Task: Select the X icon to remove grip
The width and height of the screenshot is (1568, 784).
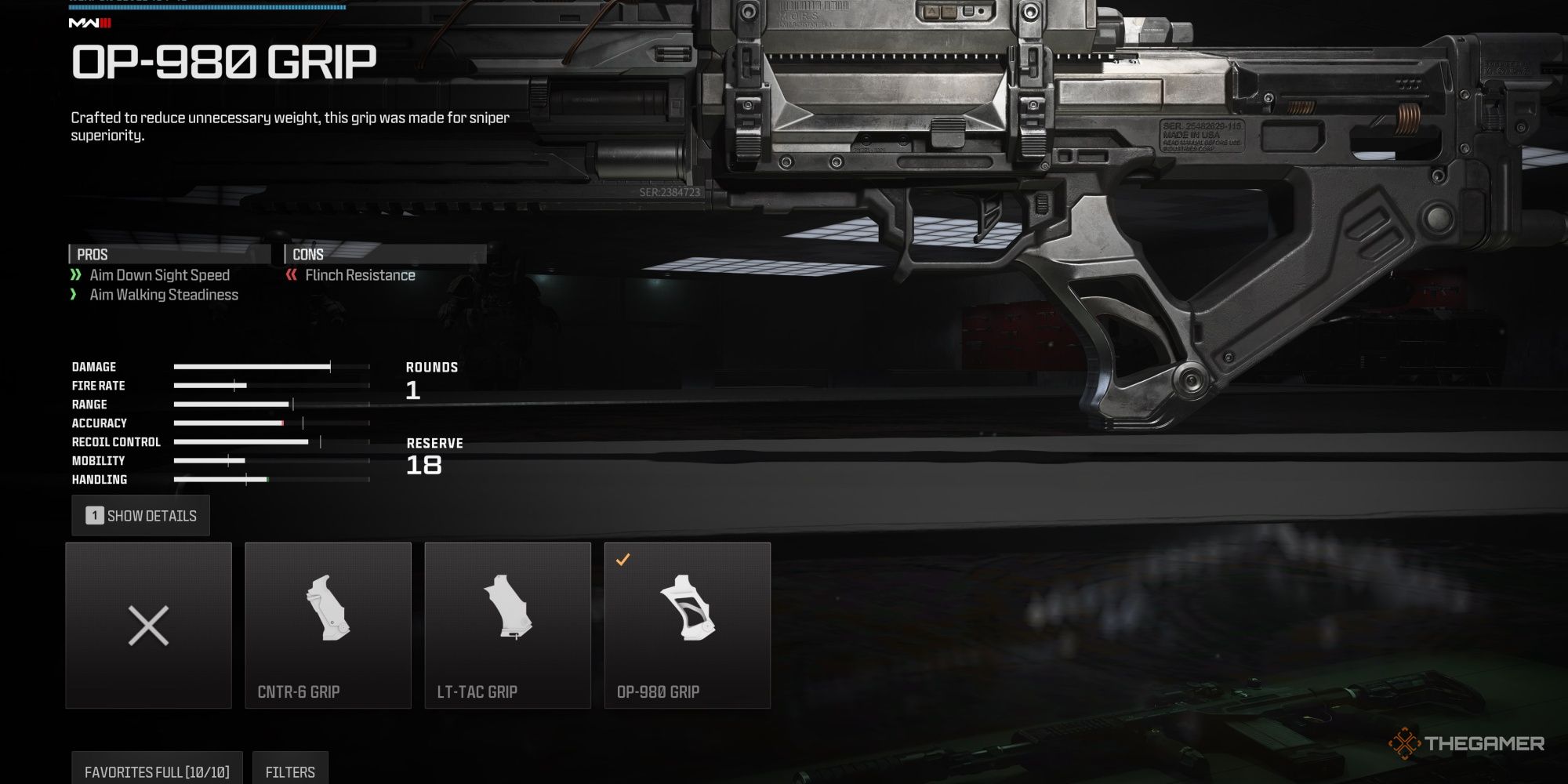Action: pos(149,625)
